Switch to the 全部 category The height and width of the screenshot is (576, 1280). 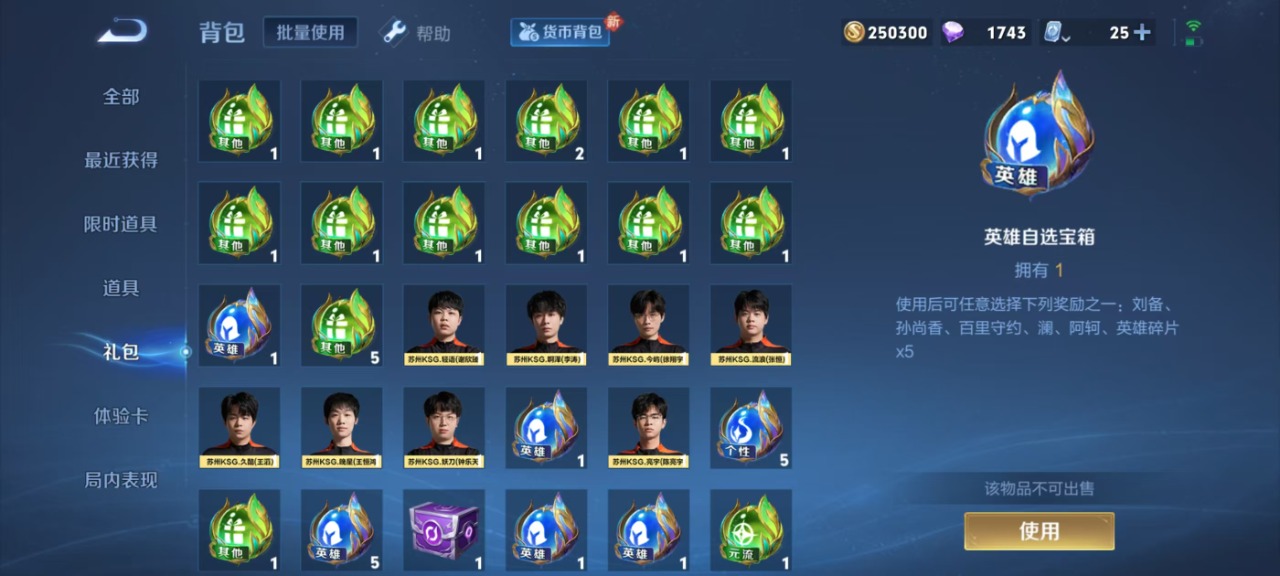tap(121, 97)
